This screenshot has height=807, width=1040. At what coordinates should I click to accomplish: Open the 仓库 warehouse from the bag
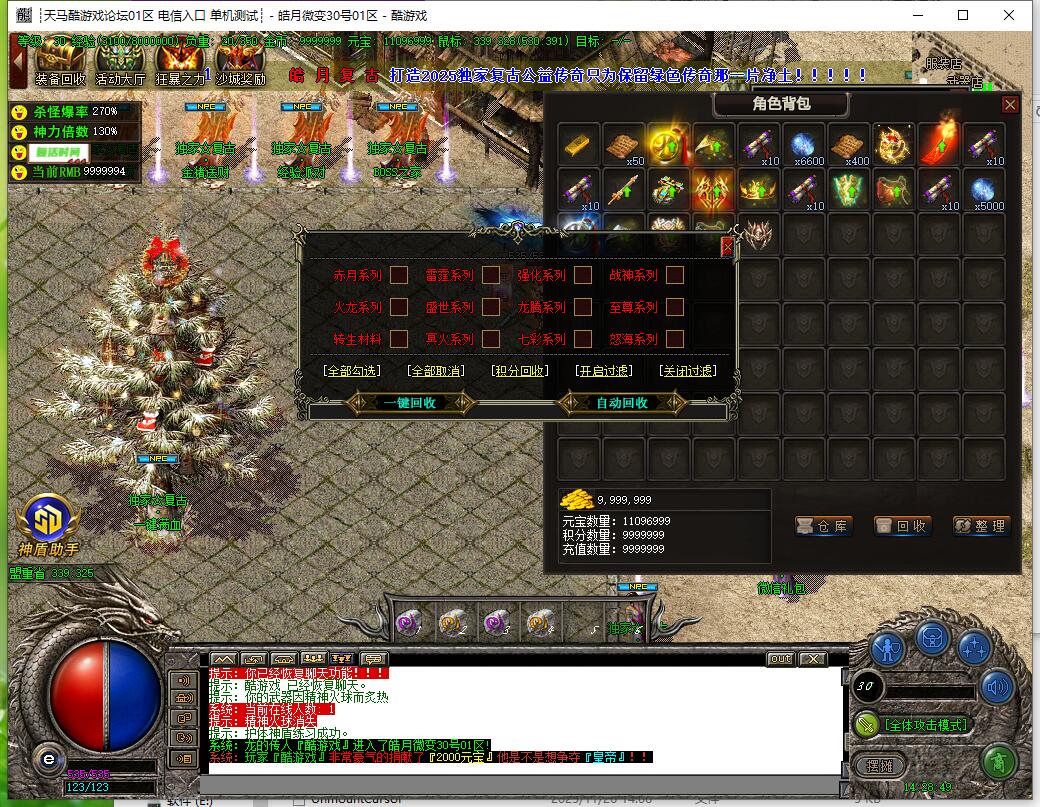[823, 526]
